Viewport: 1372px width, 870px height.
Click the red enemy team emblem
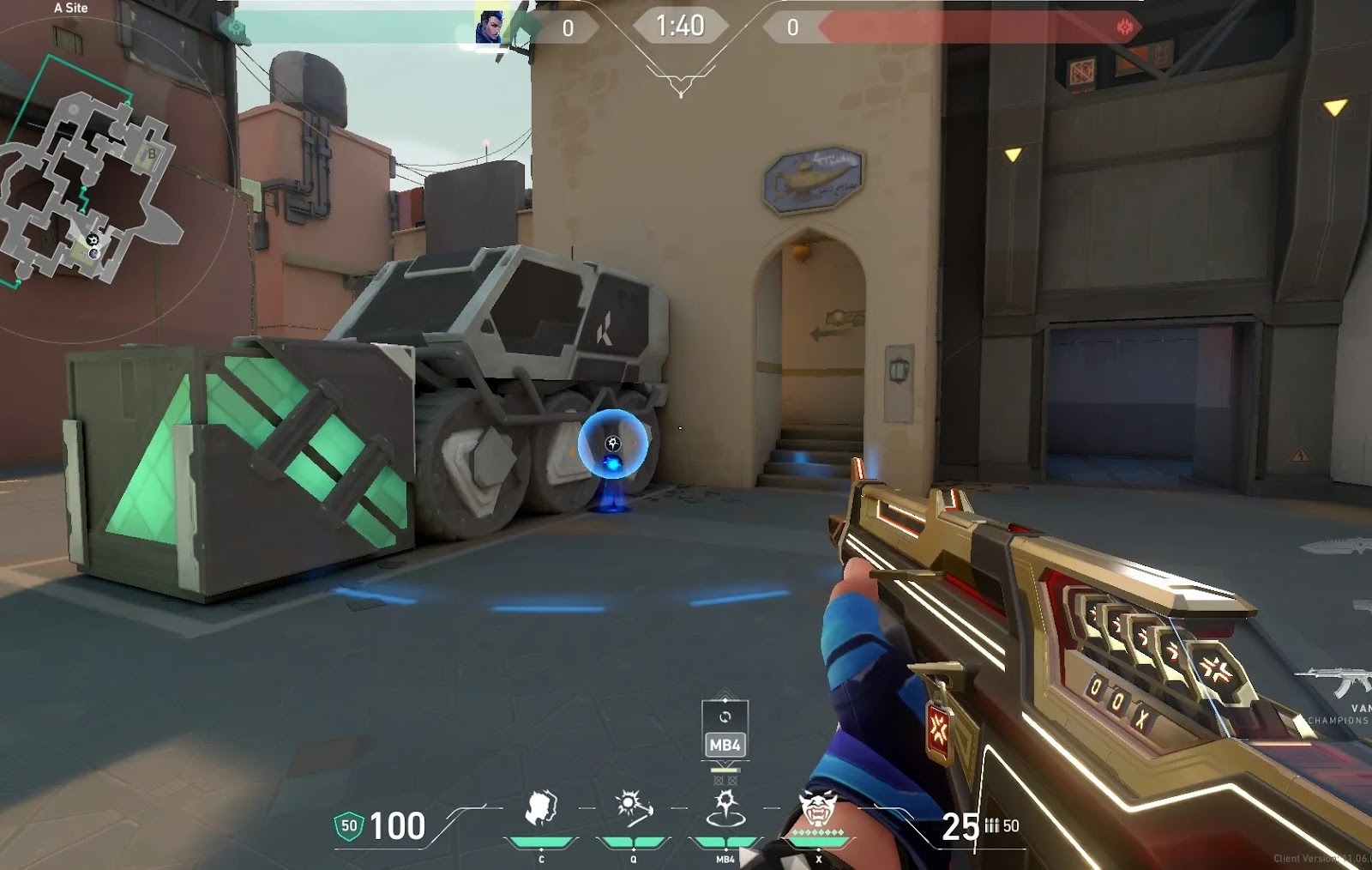[x=1125, y=27]
